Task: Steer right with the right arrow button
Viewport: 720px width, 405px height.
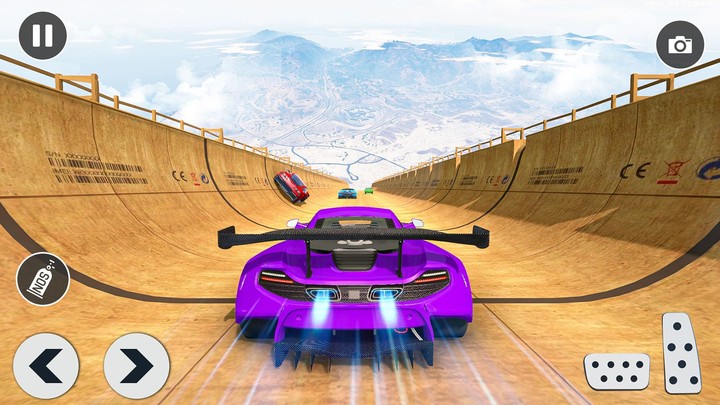Action: (x=136, y=366)
